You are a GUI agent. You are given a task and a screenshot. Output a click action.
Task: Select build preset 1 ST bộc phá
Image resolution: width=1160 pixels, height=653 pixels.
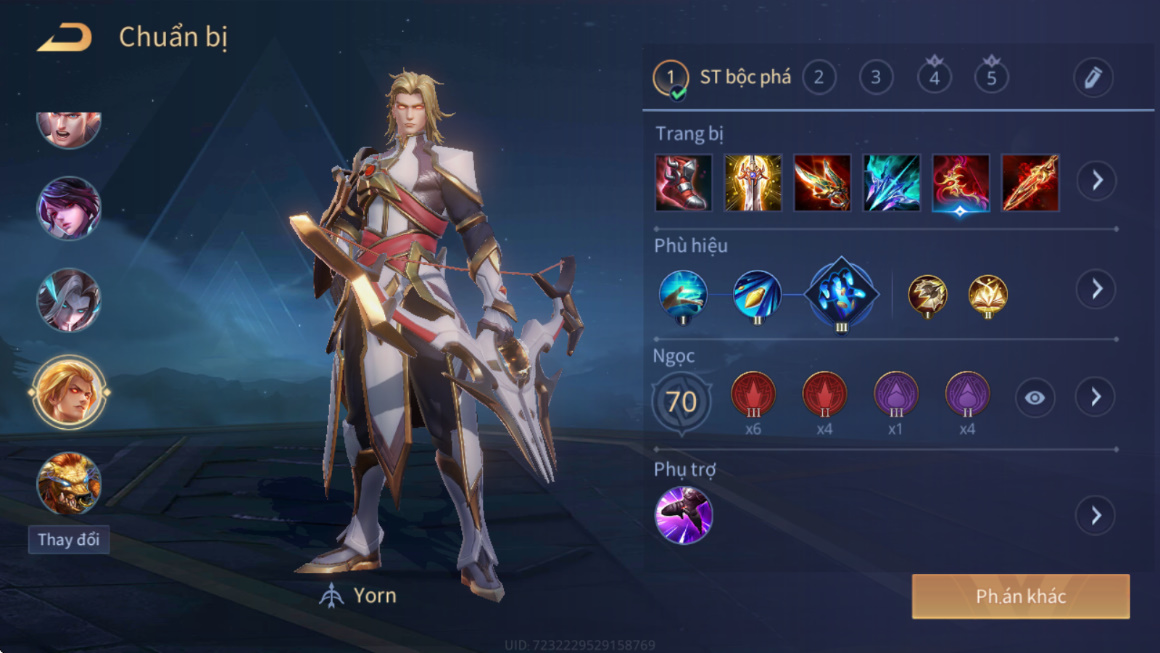tap(722, 77)
